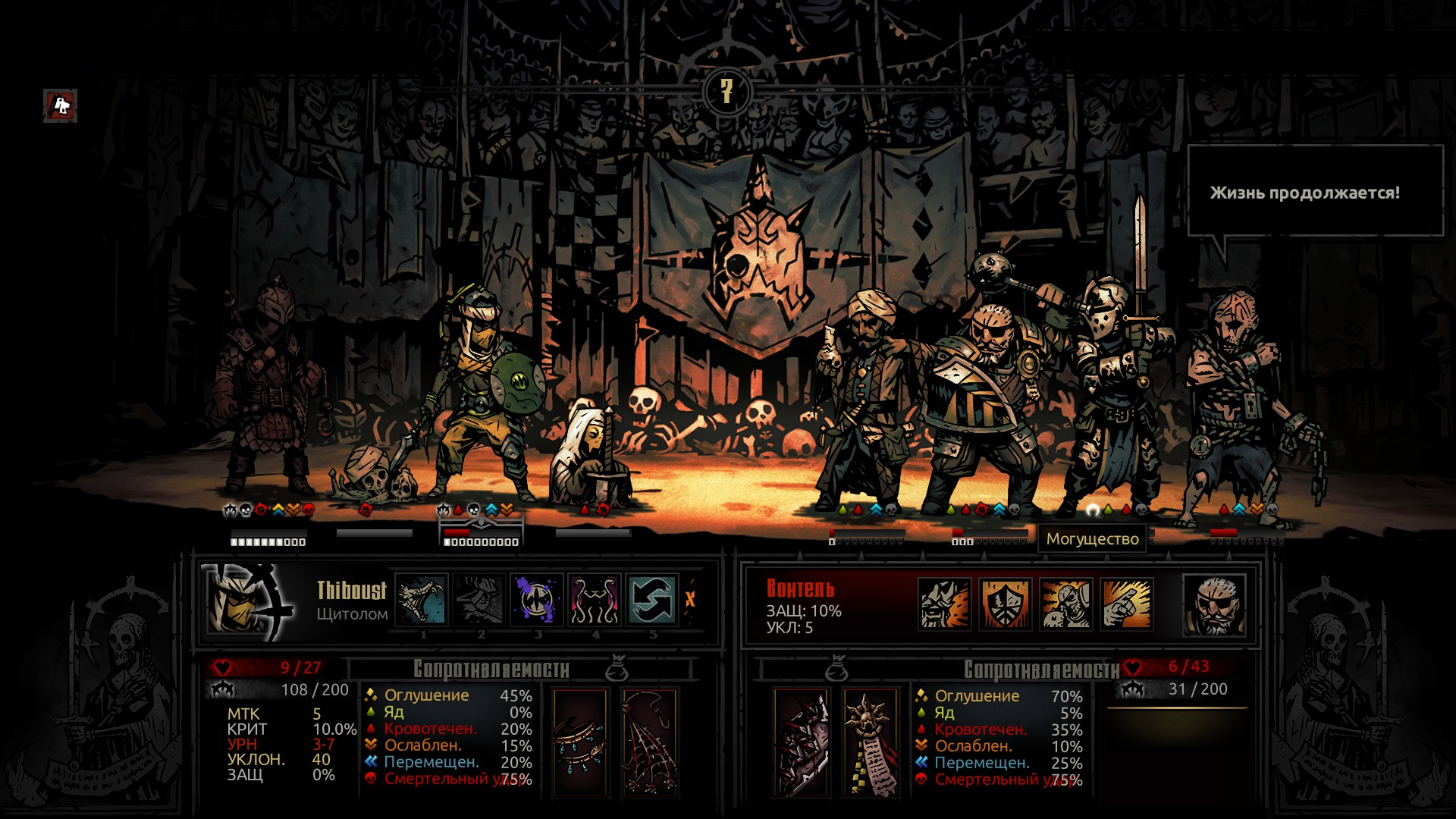Use the swap position arrows skill
This screenshot has height=819, width=1456.
pos(651,600)
